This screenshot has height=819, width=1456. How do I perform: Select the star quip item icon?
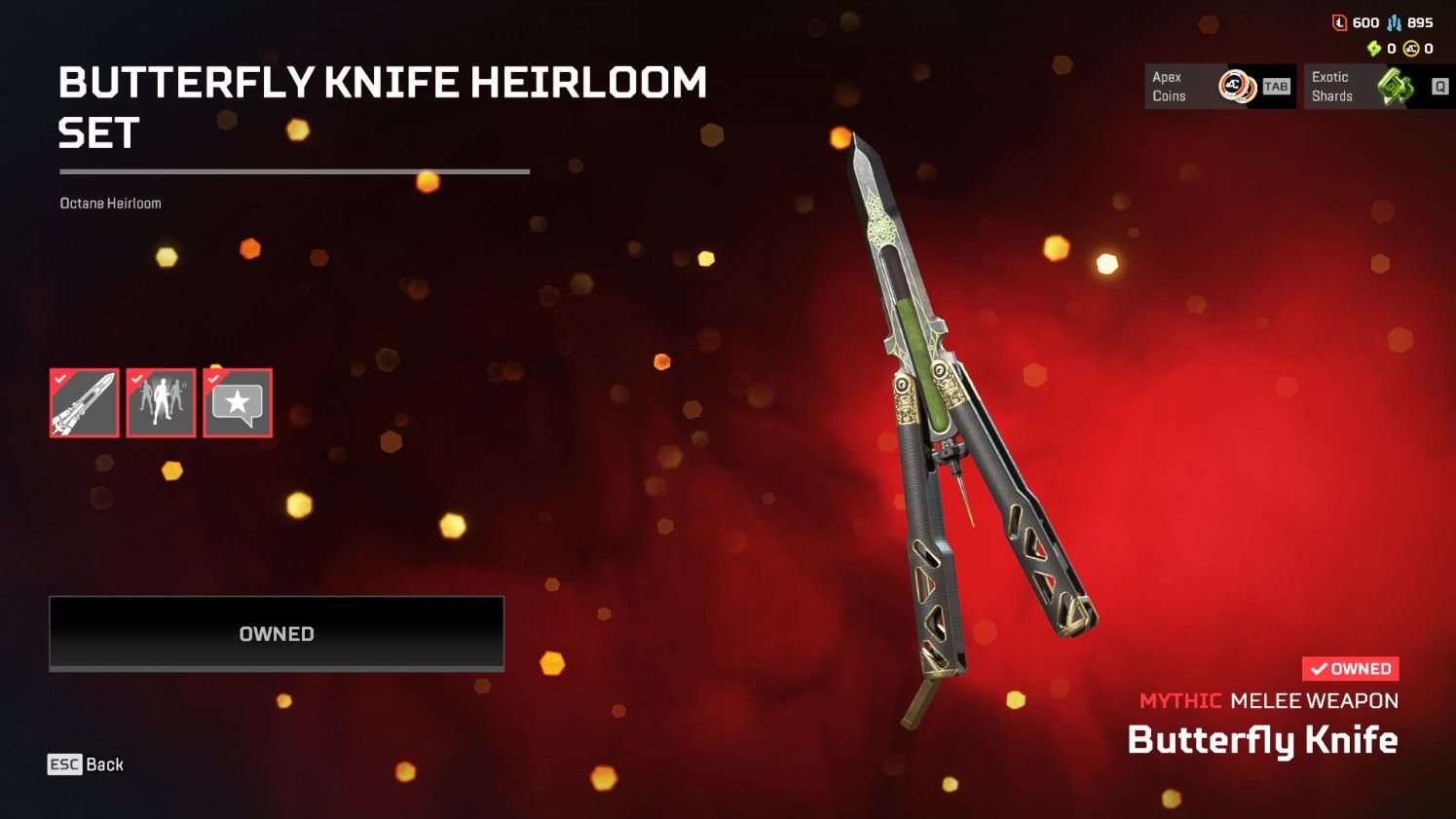237,402
